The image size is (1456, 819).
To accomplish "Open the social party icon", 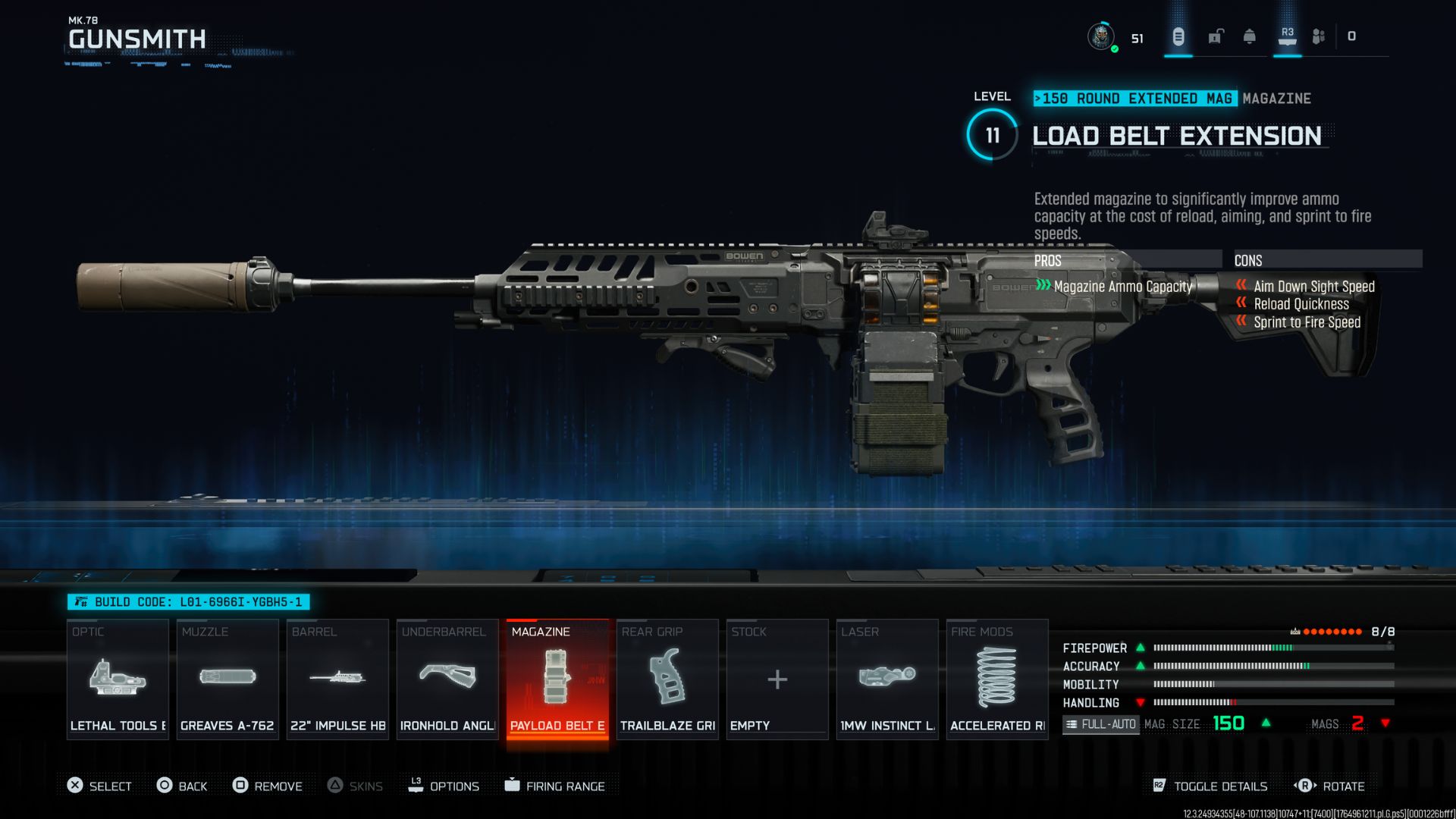I will [1319, 36].
